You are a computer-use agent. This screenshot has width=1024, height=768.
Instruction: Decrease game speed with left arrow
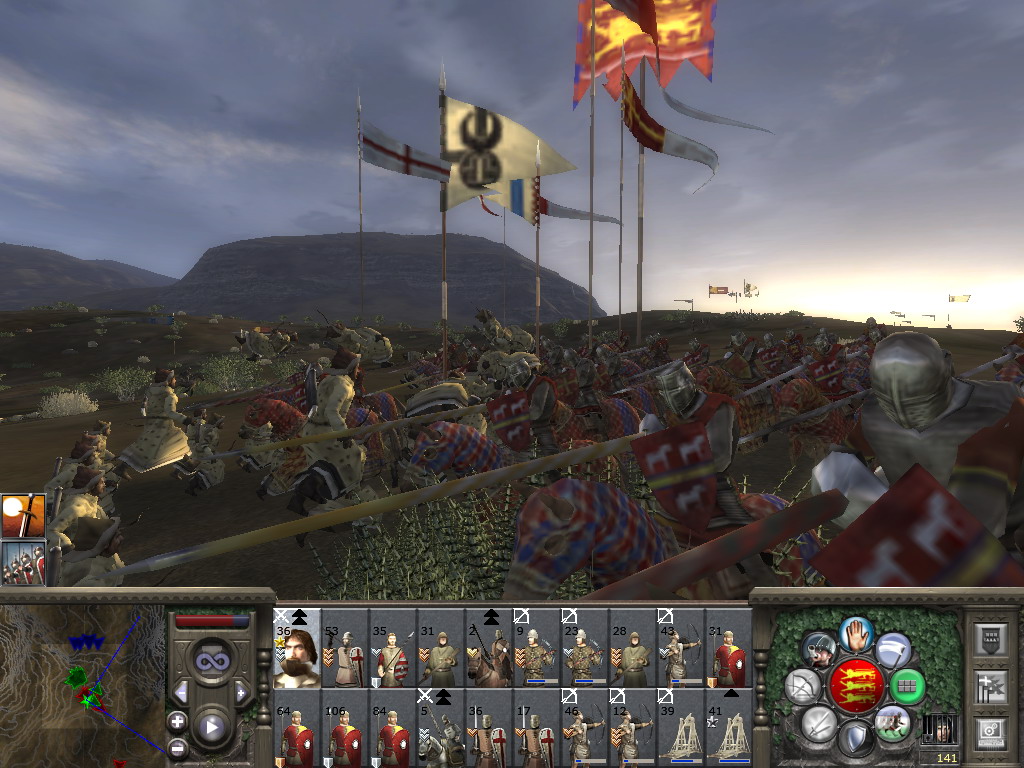pyautogui.click(x=181, y=692)
